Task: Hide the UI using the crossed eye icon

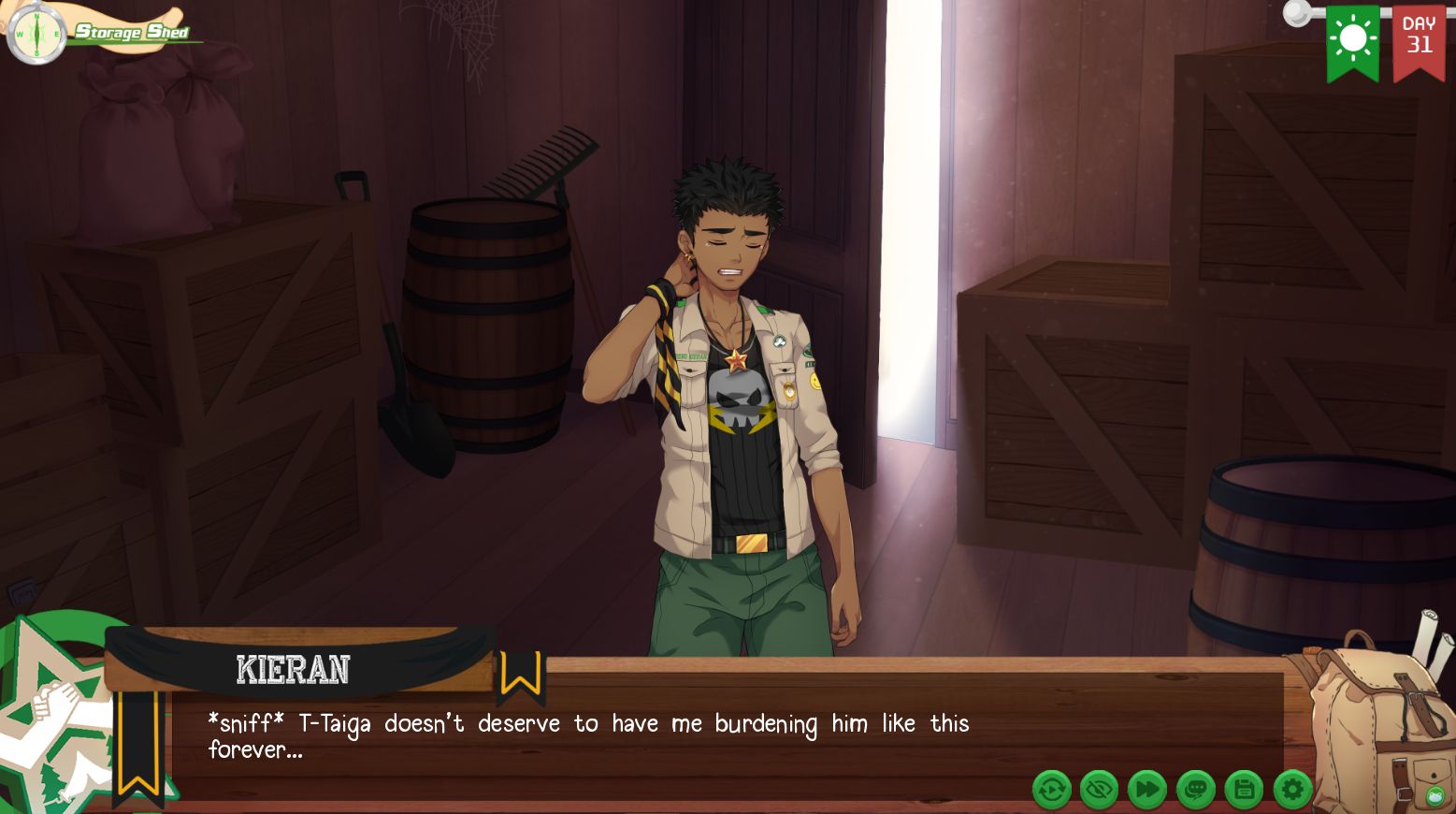Action: tap(1101, 790)
